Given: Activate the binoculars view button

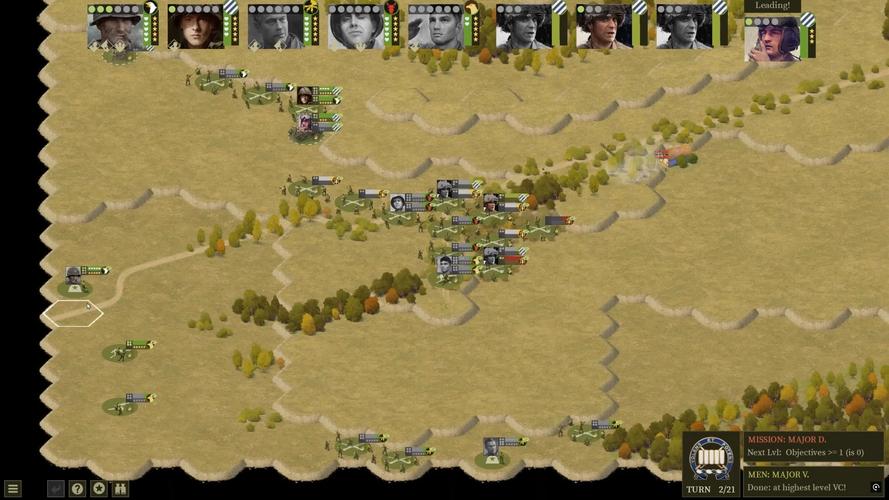Looking at the screenshot, I should coord(121,489).
